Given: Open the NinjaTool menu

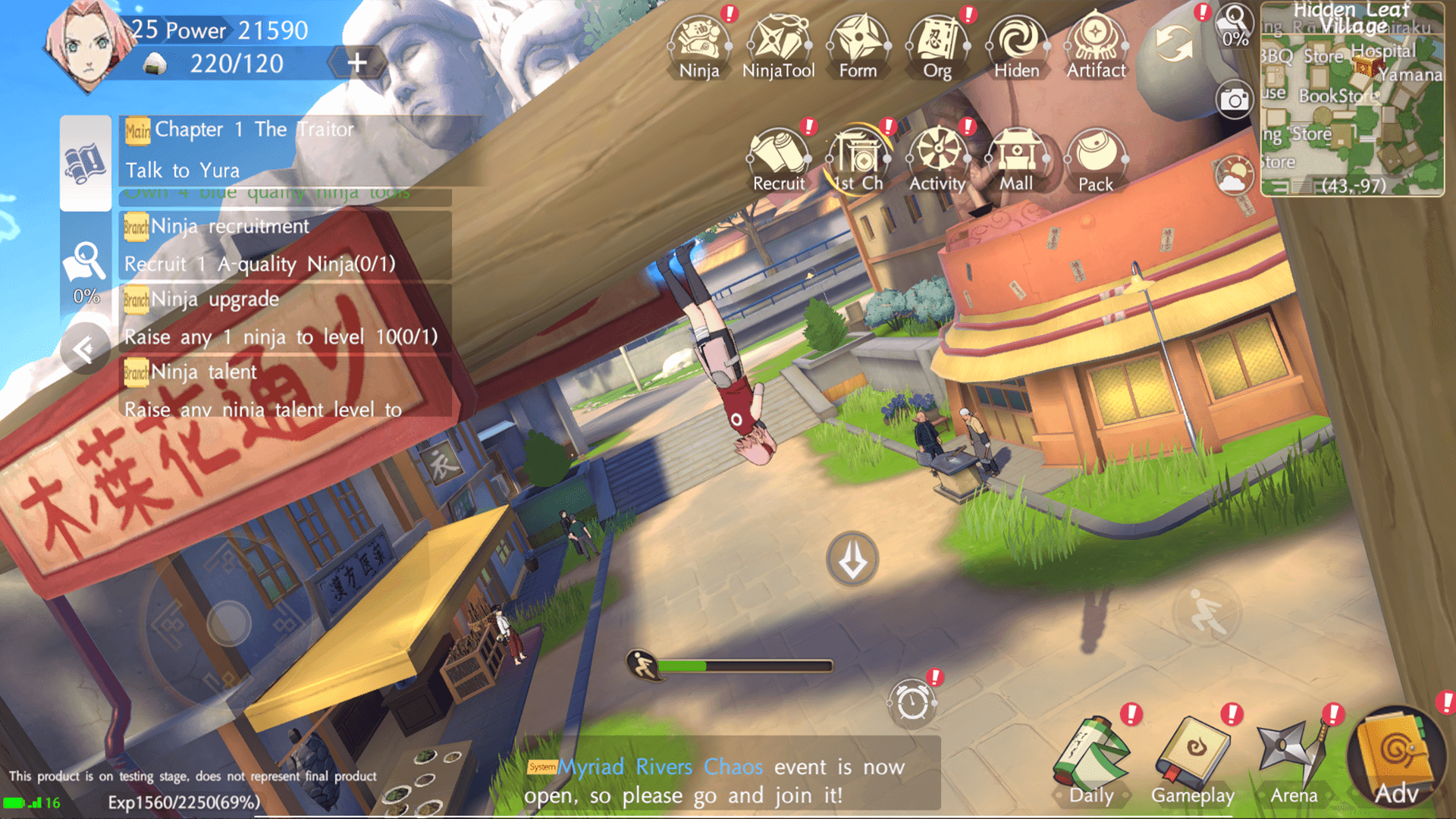Looking at the screenshot, I should [779, 45].
